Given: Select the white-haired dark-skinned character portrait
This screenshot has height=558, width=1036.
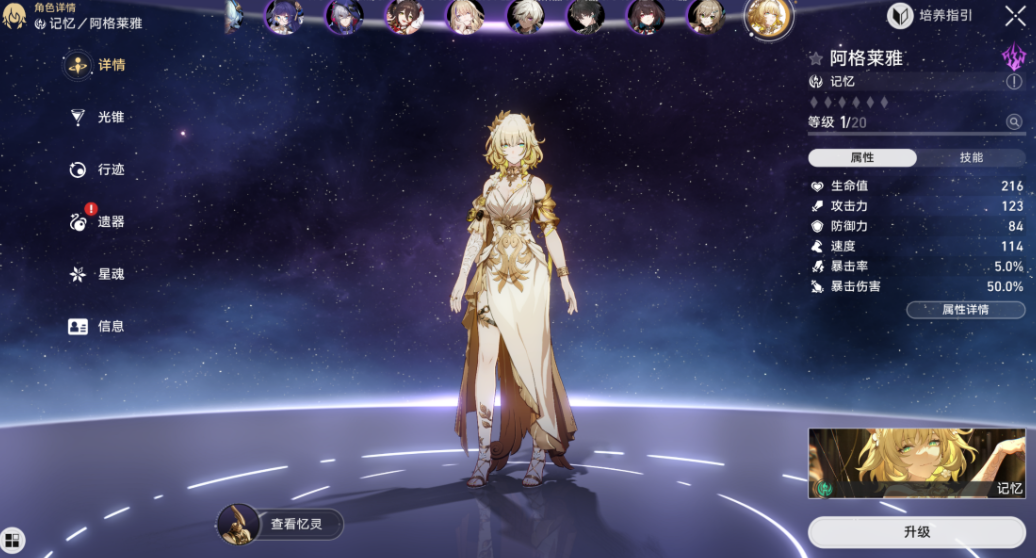Looking at the screenshot, I should [x=525, y=16].
